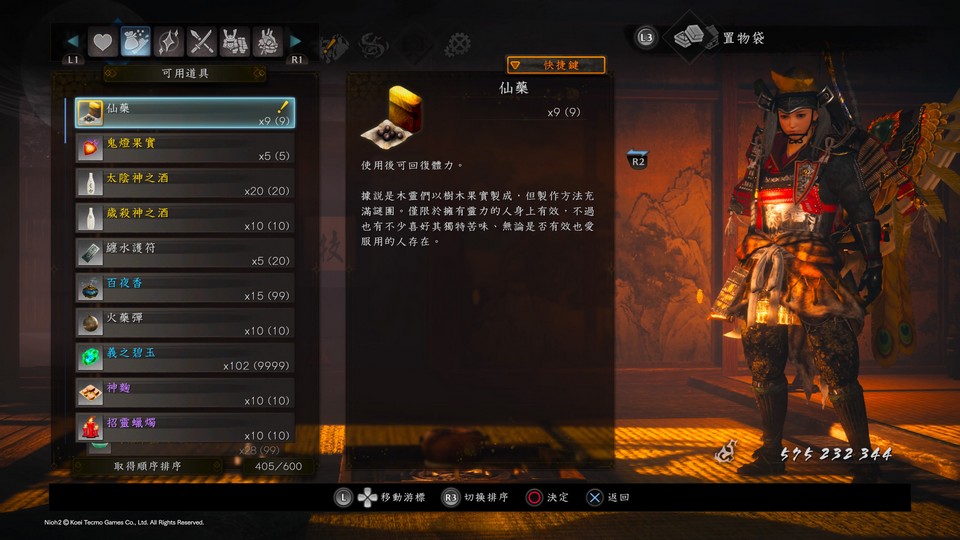Open the crossed swords weapons tab
This screenshot has height=540, width=960.
click(202, 42)
